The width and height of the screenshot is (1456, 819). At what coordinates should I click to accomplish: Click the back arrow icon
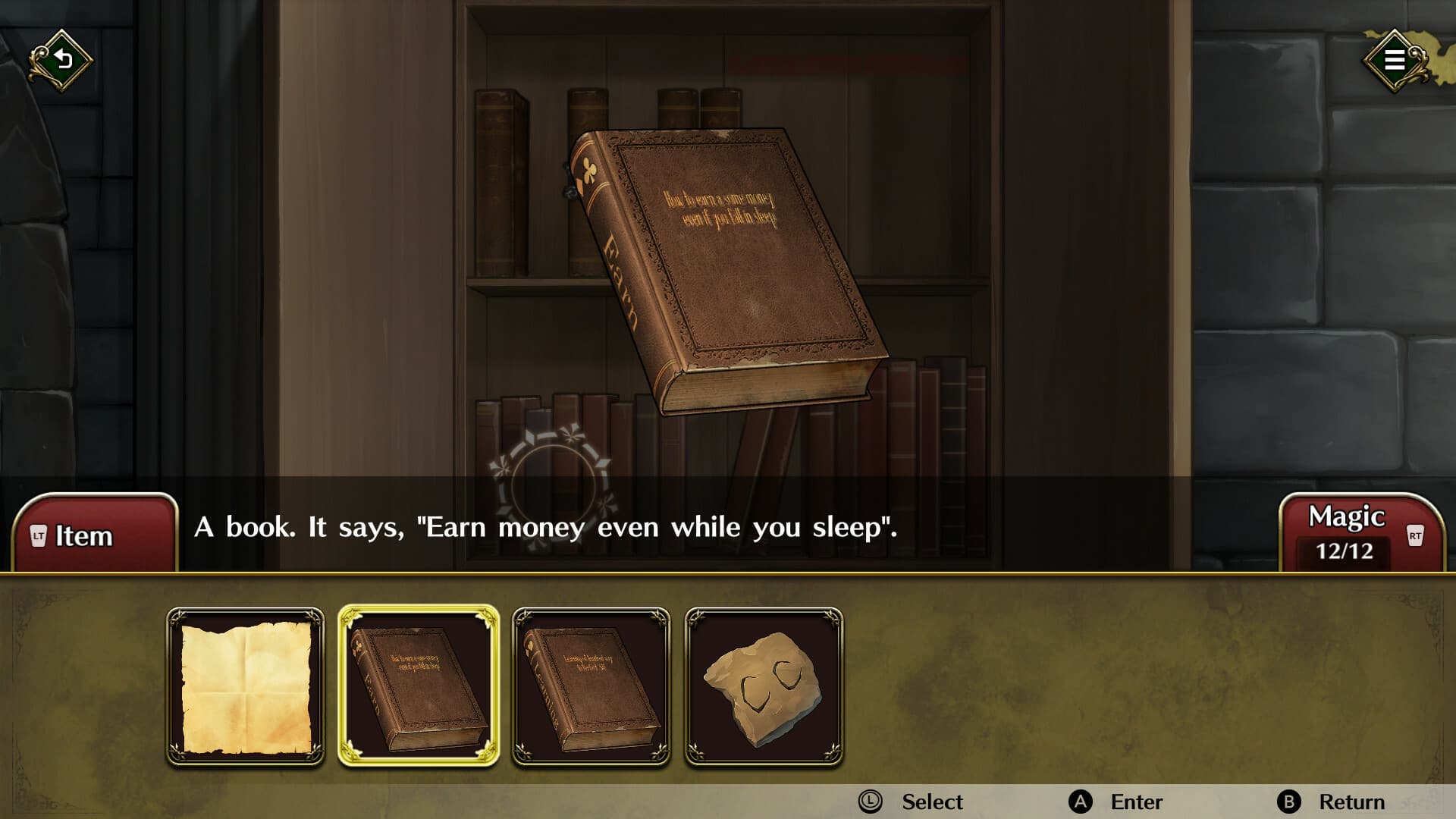tap(61, 59)
